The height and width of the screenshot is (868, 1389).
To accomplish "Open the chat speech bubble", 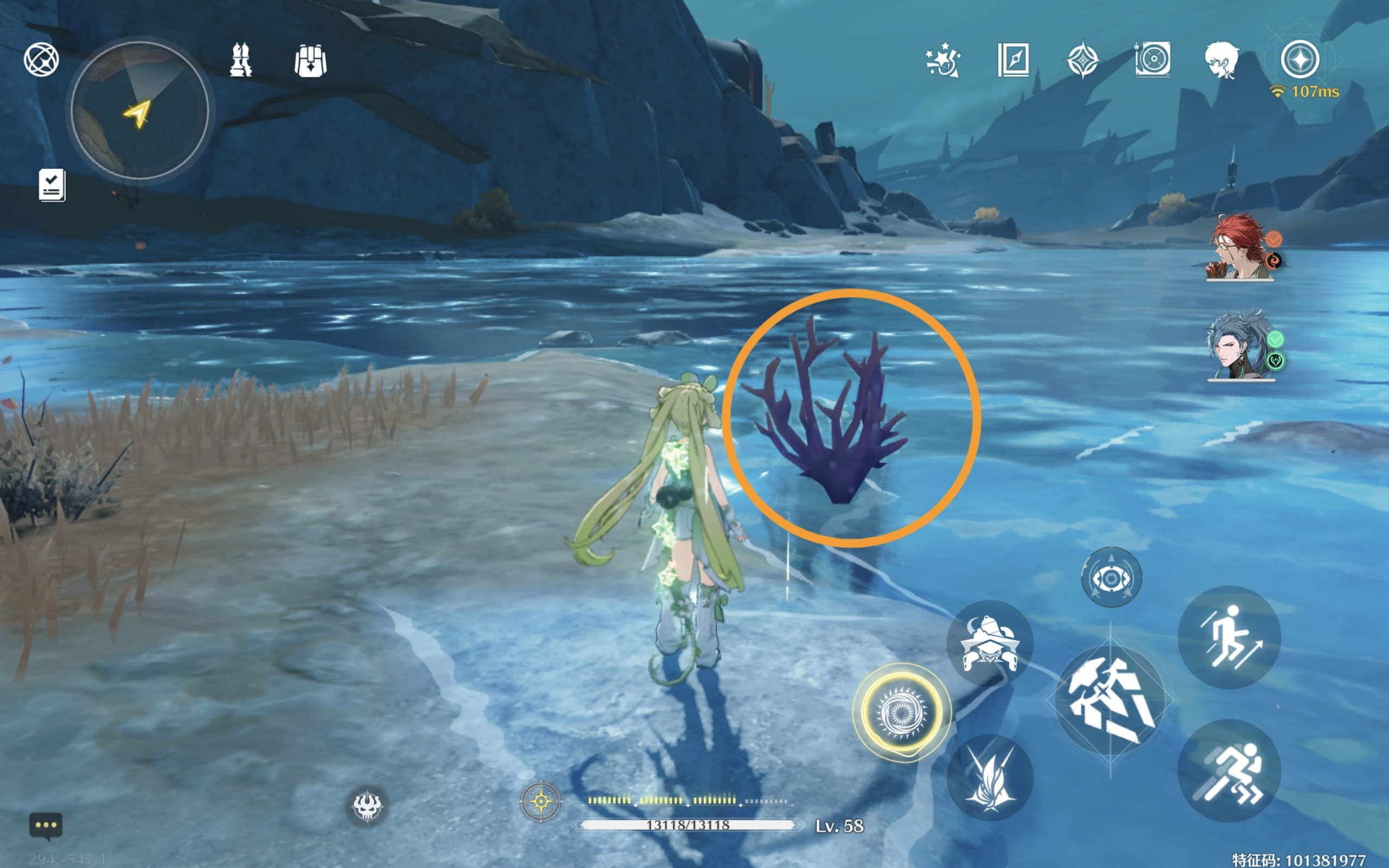I will (x=46, y=826).
